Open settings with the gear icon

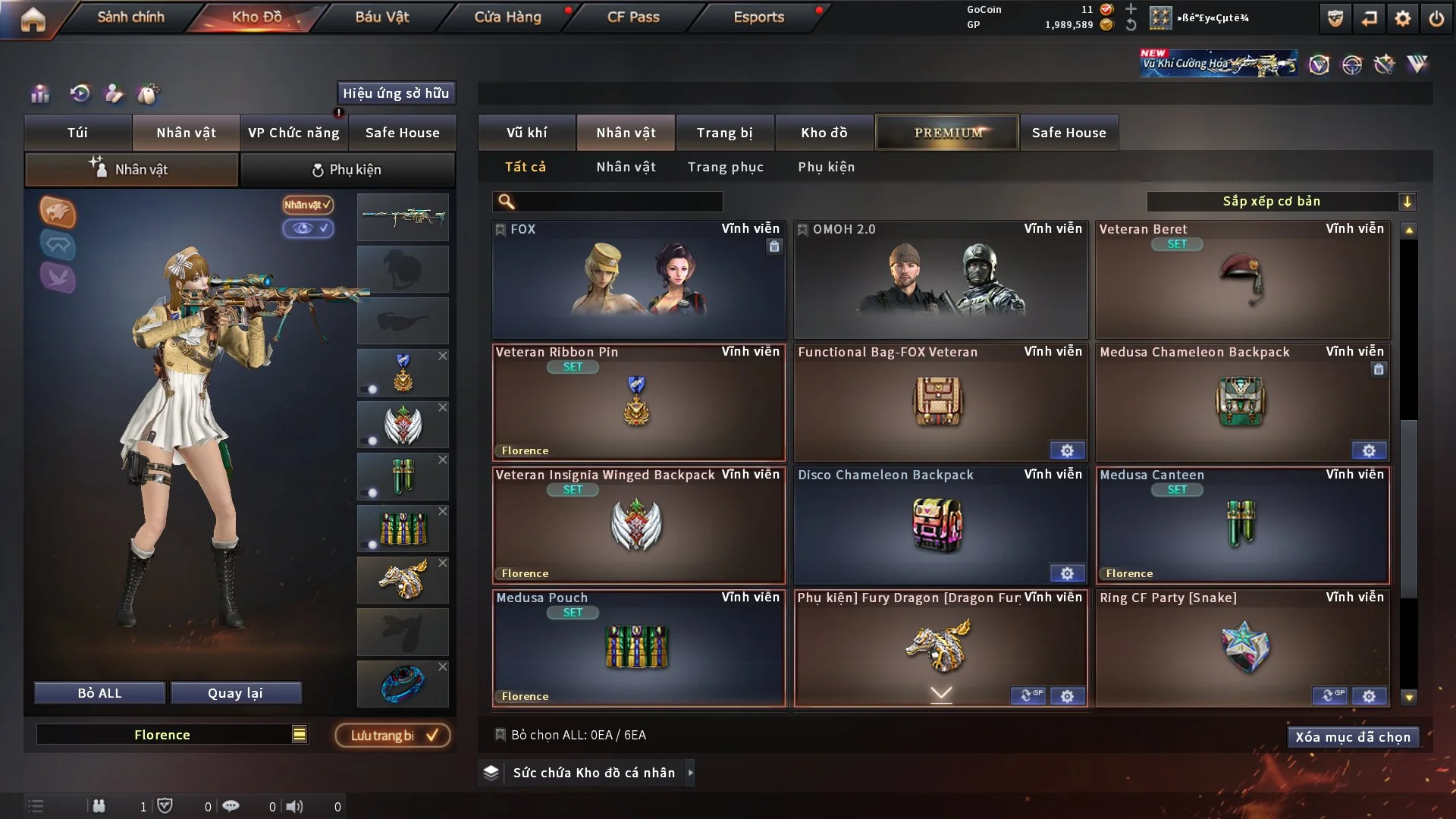[1402, 18]
